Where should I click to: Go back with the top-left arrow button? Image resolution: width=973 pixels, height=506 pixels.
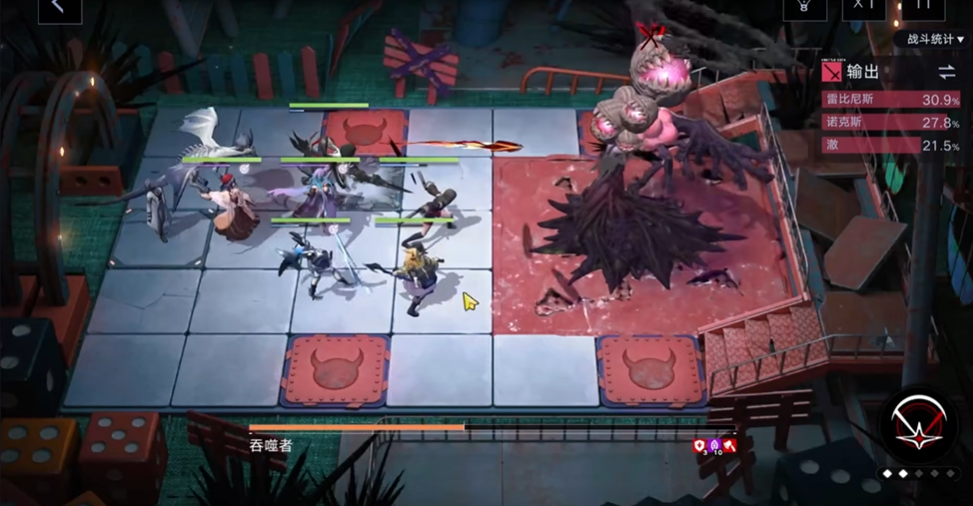click(x=59, y=7)
